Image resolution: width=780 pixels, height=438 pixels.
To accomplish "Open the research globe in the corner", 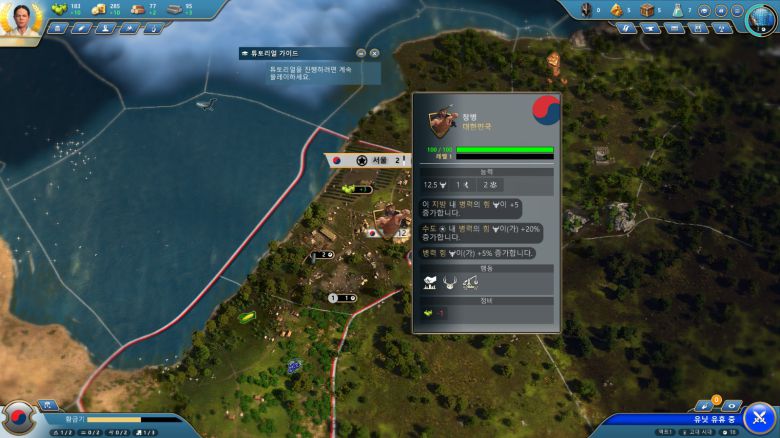I will tap(762, 18).
